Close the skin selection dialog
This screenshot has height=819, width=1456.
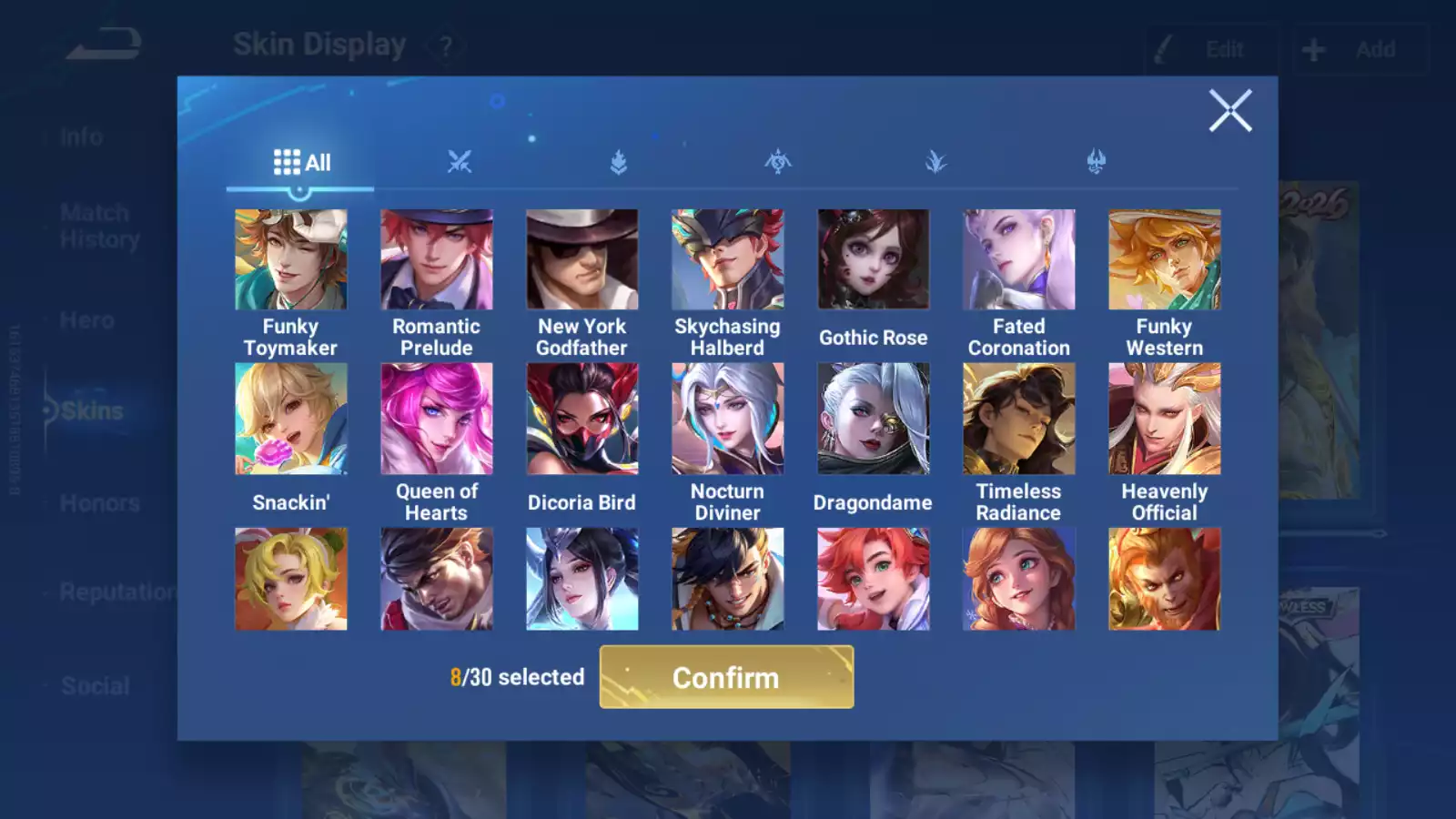(x=1230, y=111)
